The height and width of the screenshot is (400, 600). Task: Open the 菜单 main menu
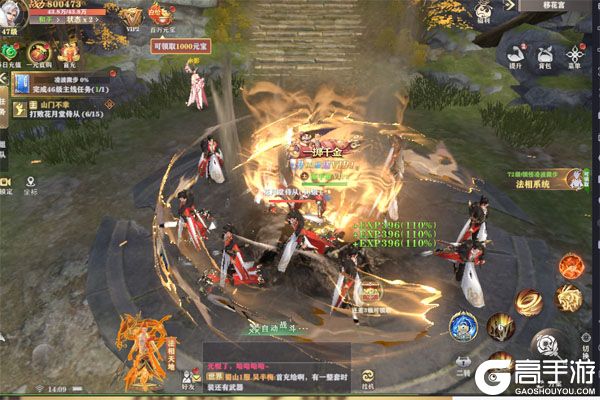[576, 58]
